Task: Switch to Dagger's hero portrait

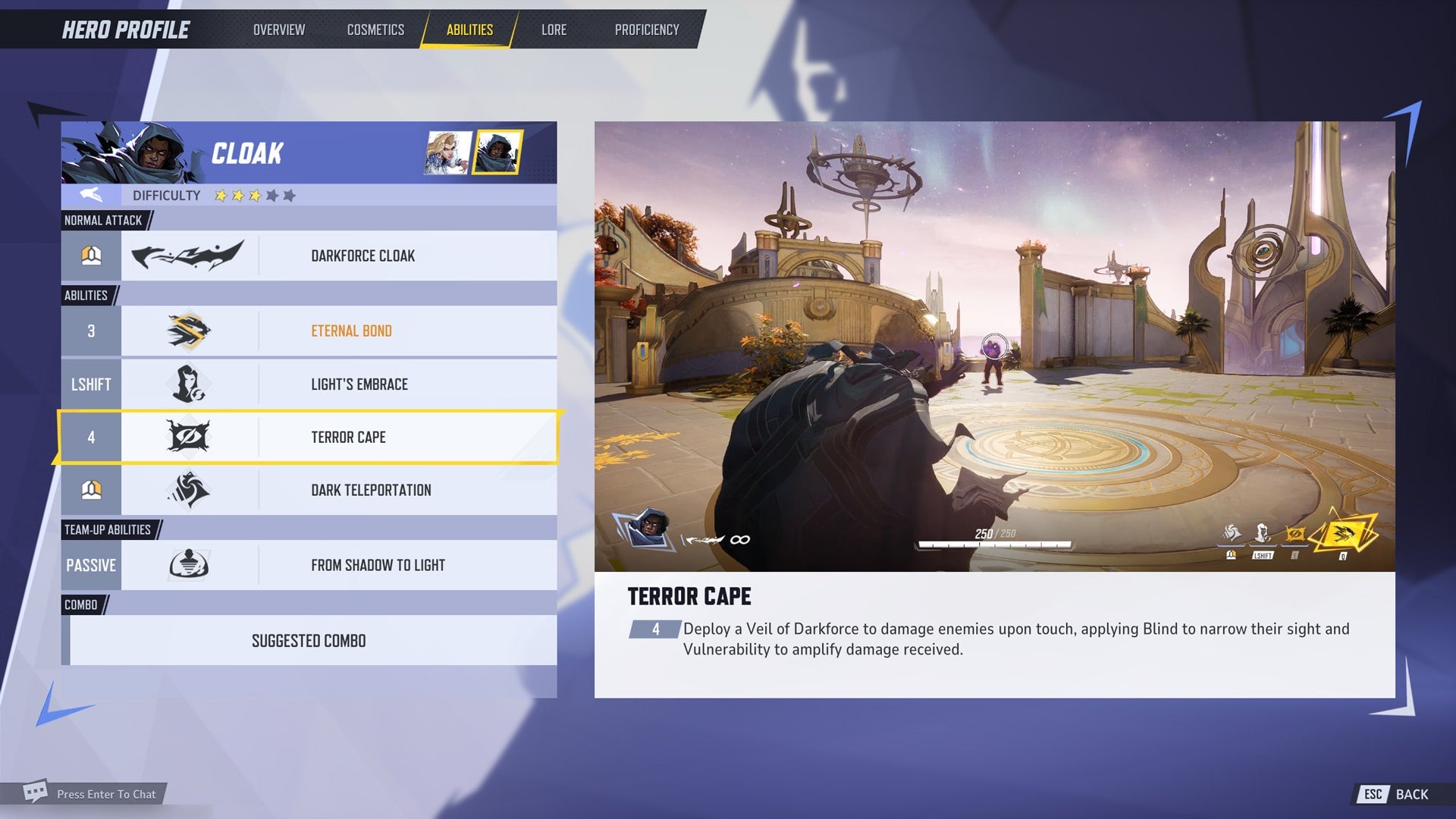Action: pos(447,152)
